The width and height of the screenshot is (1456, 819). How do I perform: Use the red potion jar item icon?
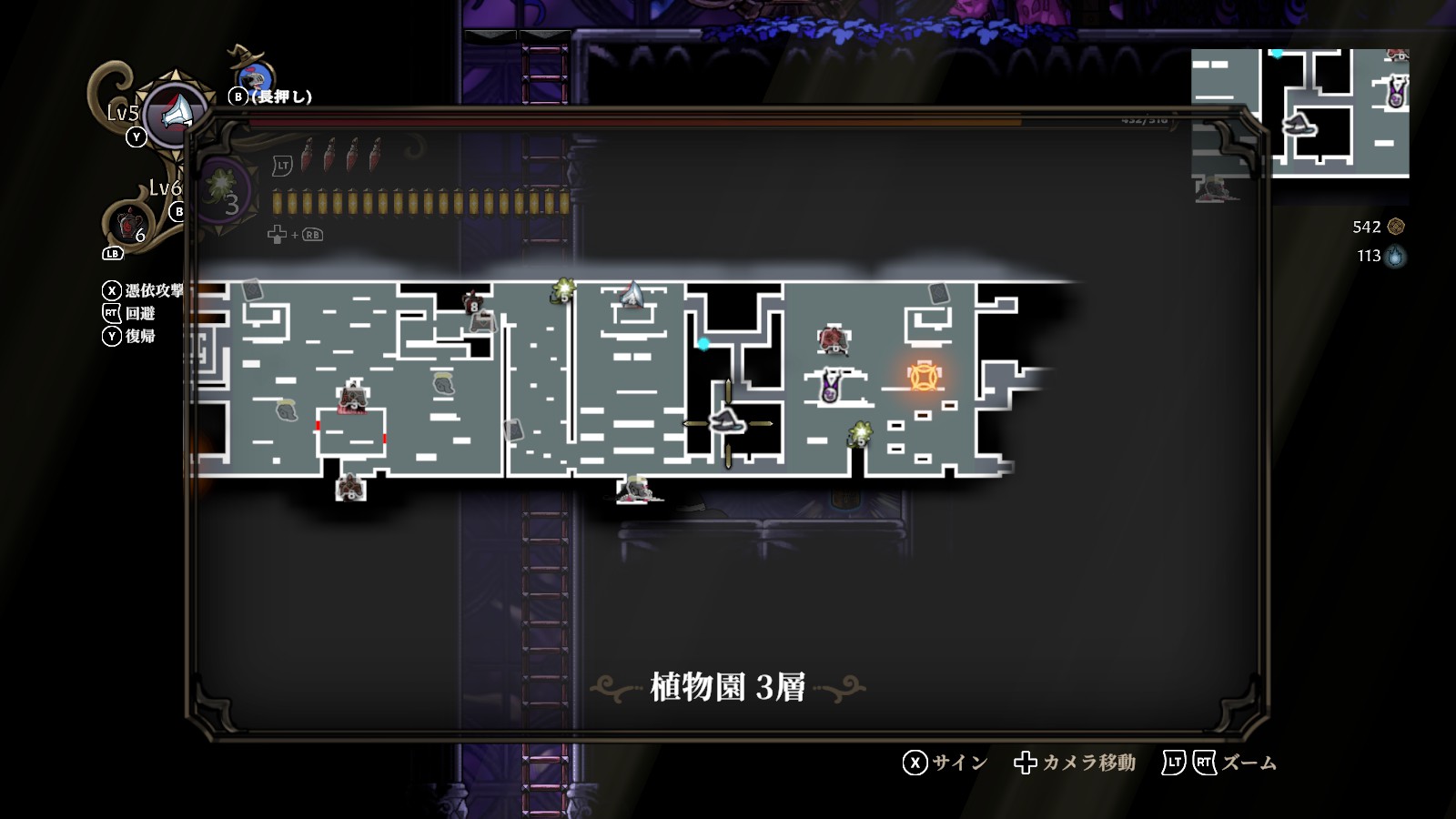tap(129, 222)
